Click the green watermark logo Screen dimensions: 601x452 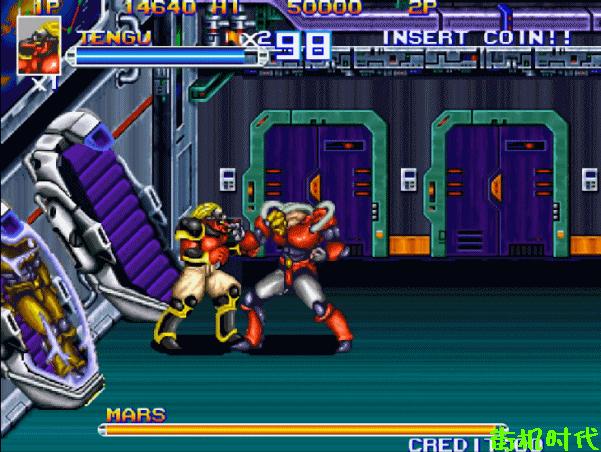point(545,437)
